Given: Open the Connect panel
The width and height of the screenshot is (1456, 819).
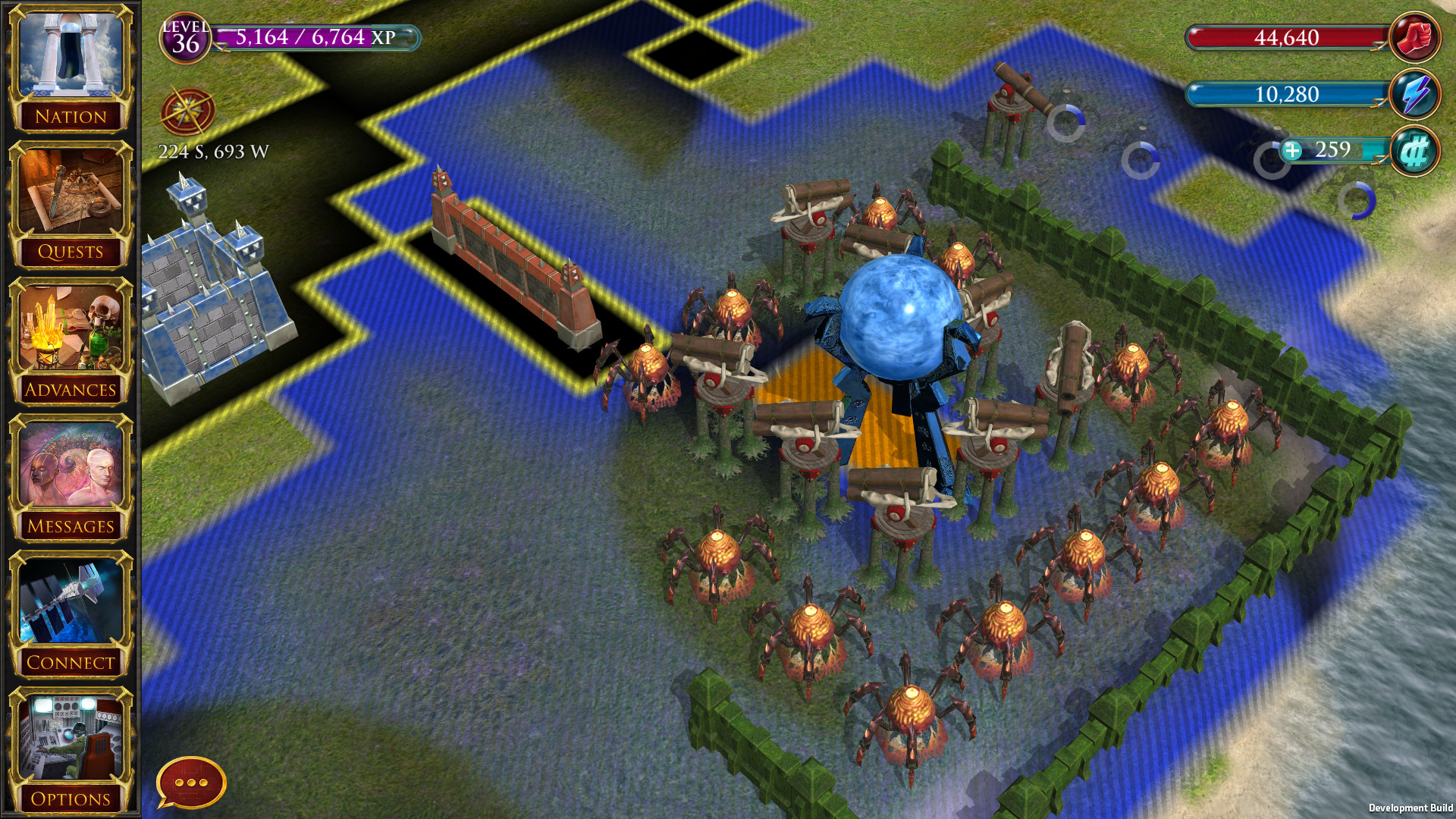Looking at the screenshot, I should point(71,614).
